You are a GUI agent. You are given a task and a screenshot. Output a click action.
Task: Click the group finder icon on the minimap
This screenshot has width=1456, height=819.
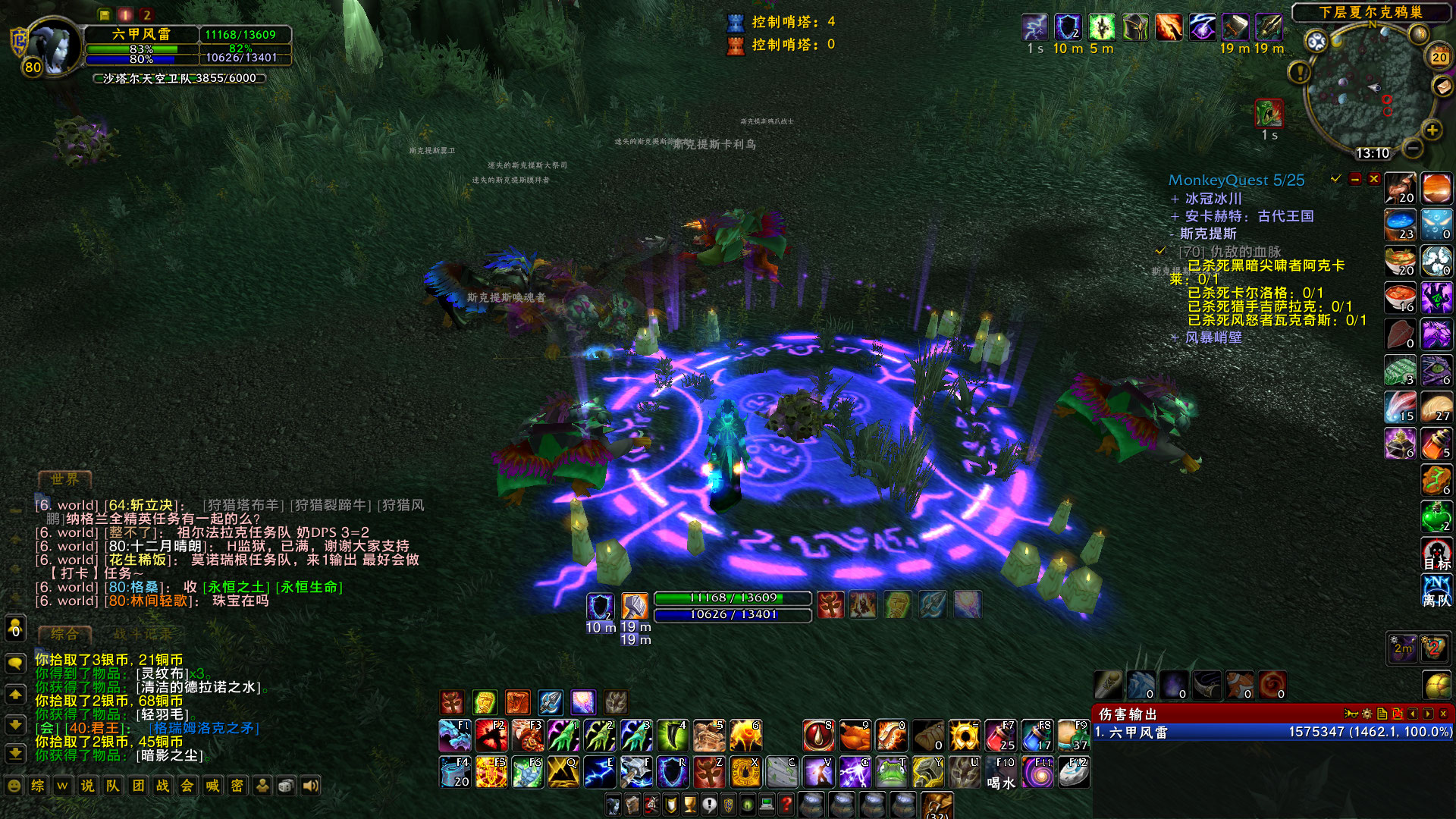[1316, 41]
